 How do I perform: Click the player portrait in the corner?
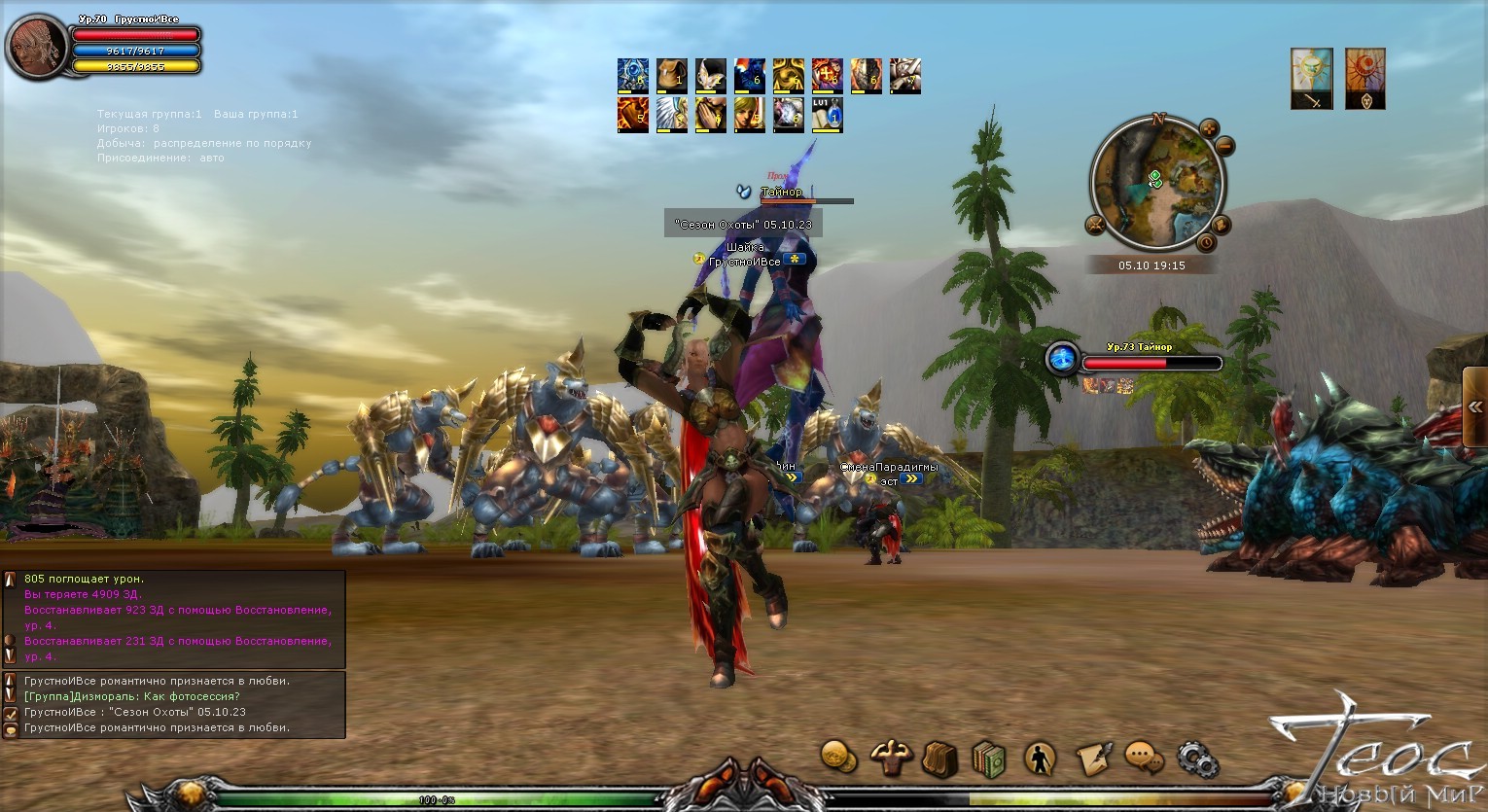[x=36, y=47]
